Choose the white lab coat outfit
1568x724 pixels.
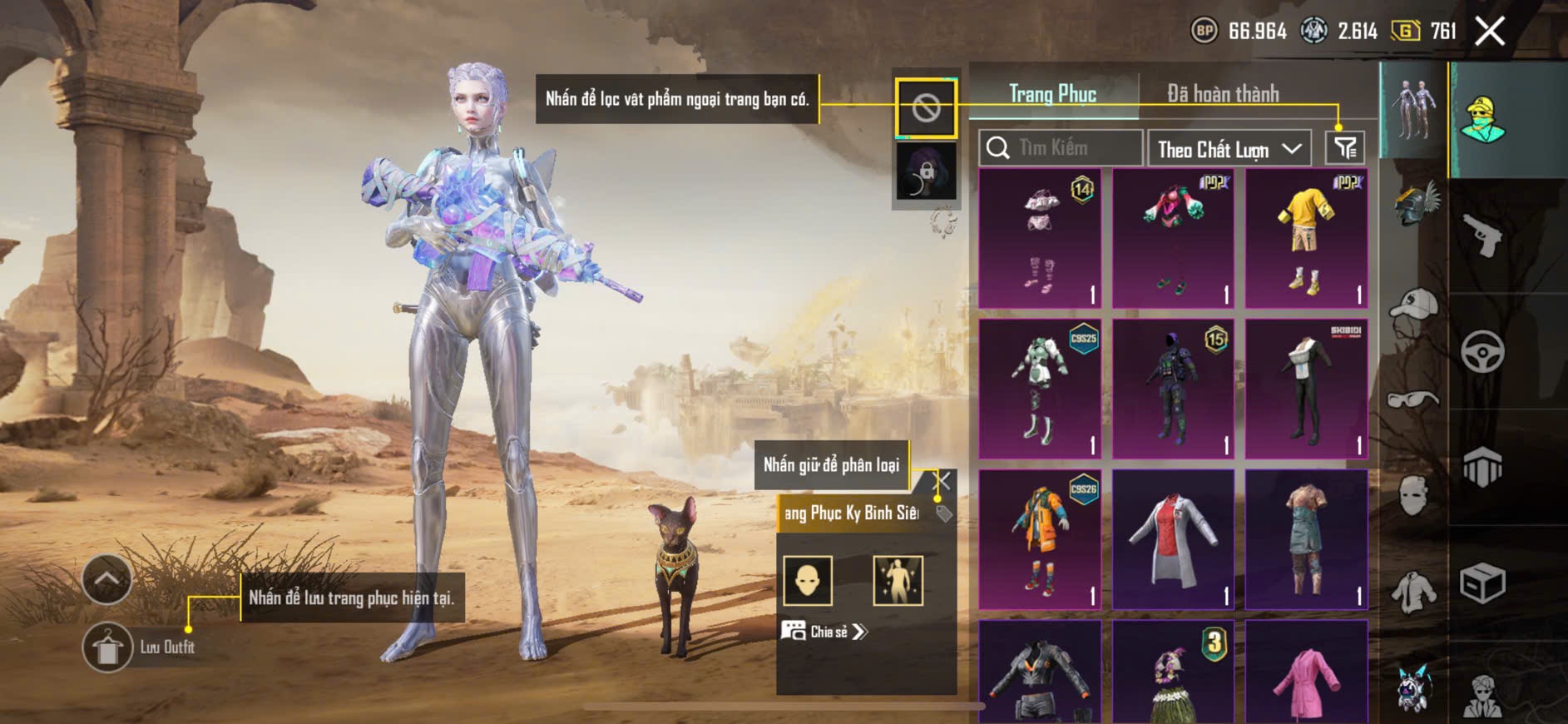click(1173, 539)
